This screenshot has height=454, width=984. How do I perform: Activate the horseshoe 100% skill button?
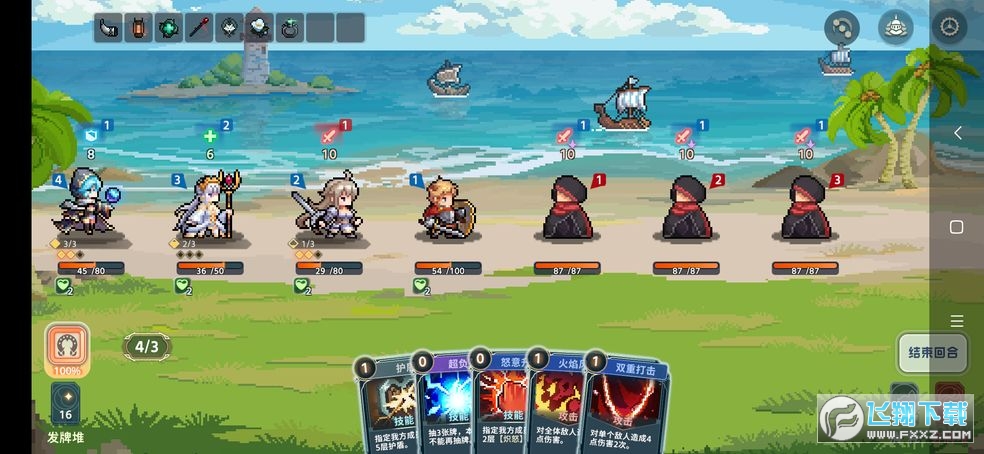tap(67, 349)
